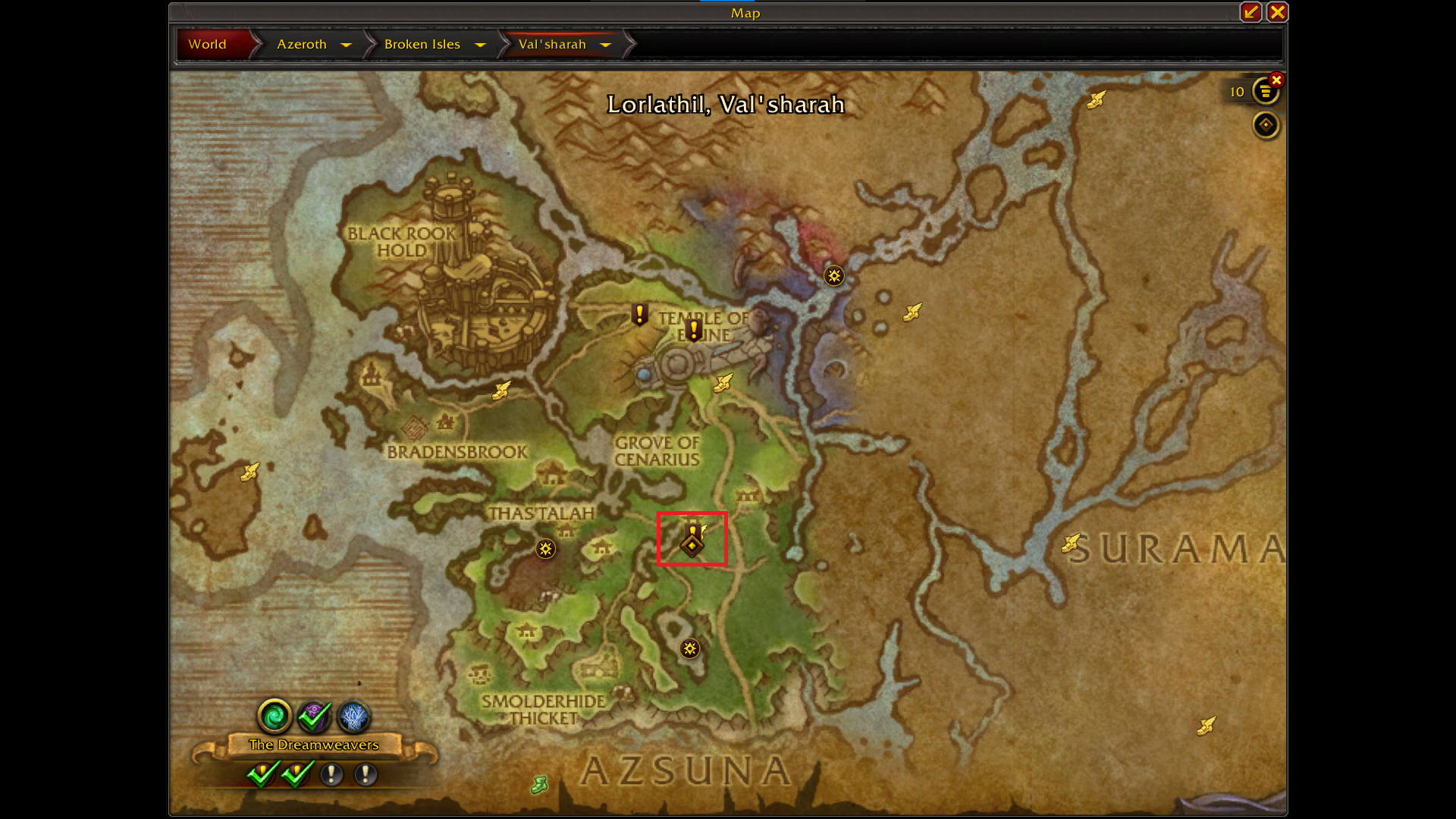Select the Azeroth breadcrumb

[302, 45]
